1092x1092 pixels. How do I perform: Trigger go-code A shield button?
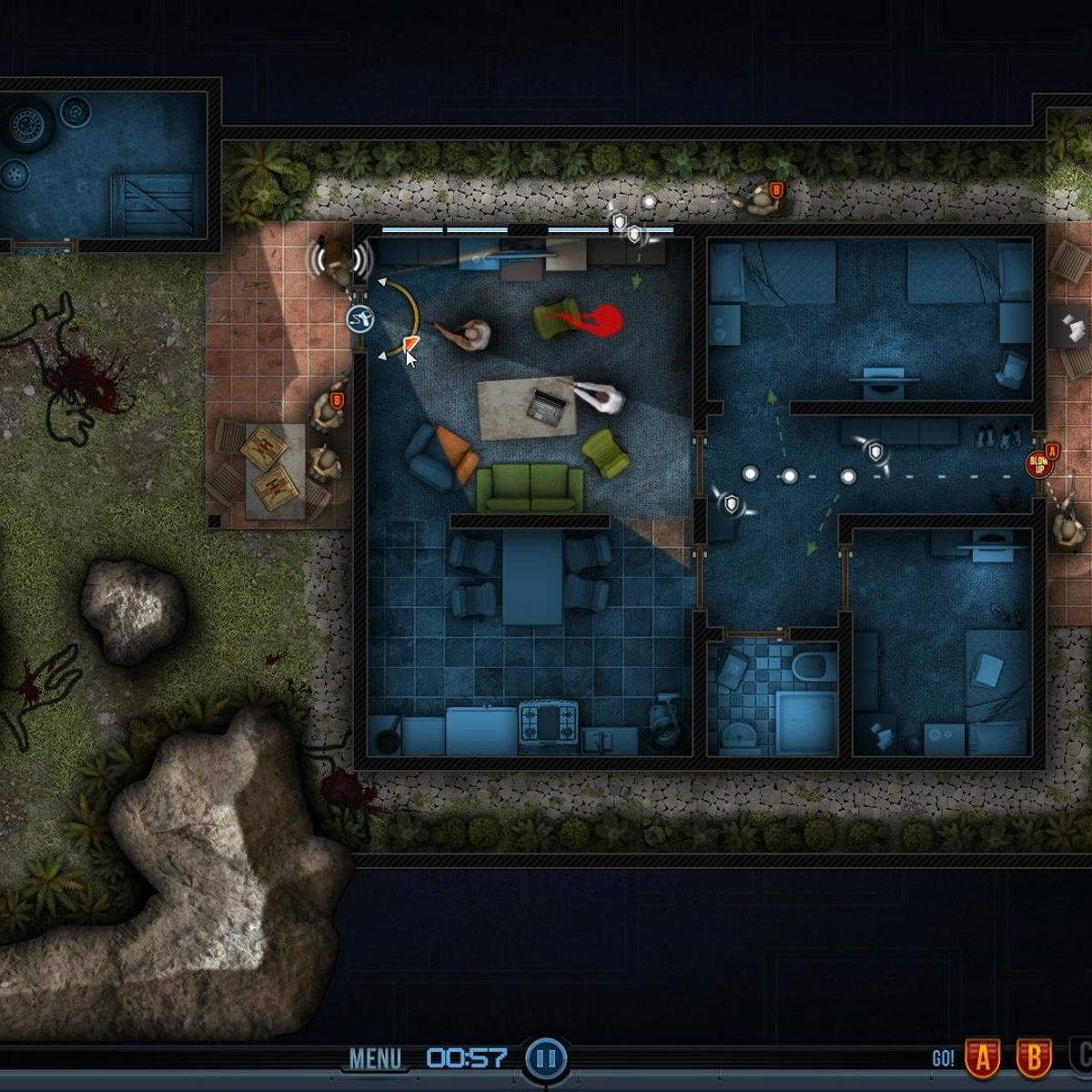(x=983, y=1058)
